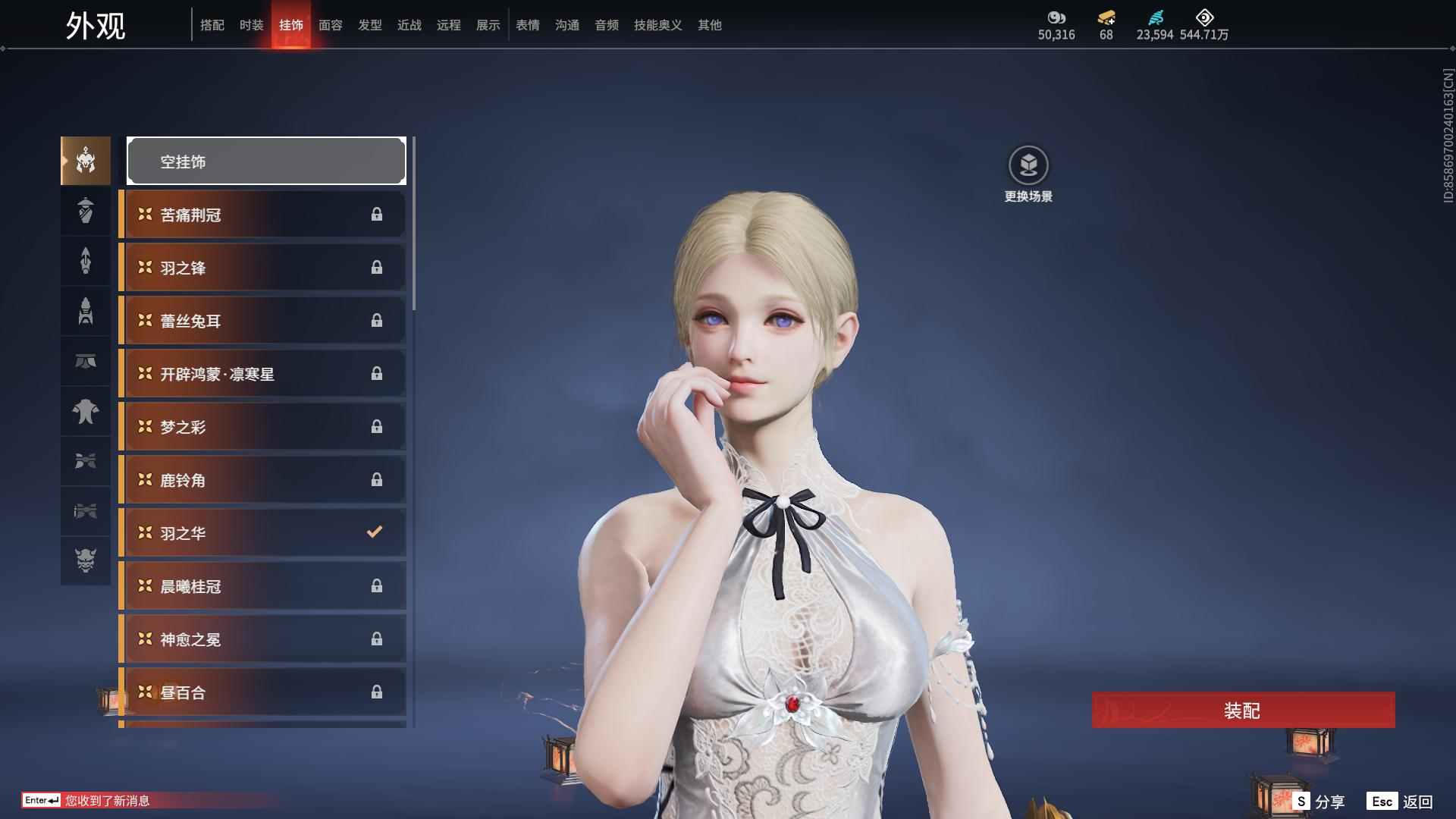1456x819 pixels.
Task: Open the 技能奥义 tab
Action: pos(657,25)
